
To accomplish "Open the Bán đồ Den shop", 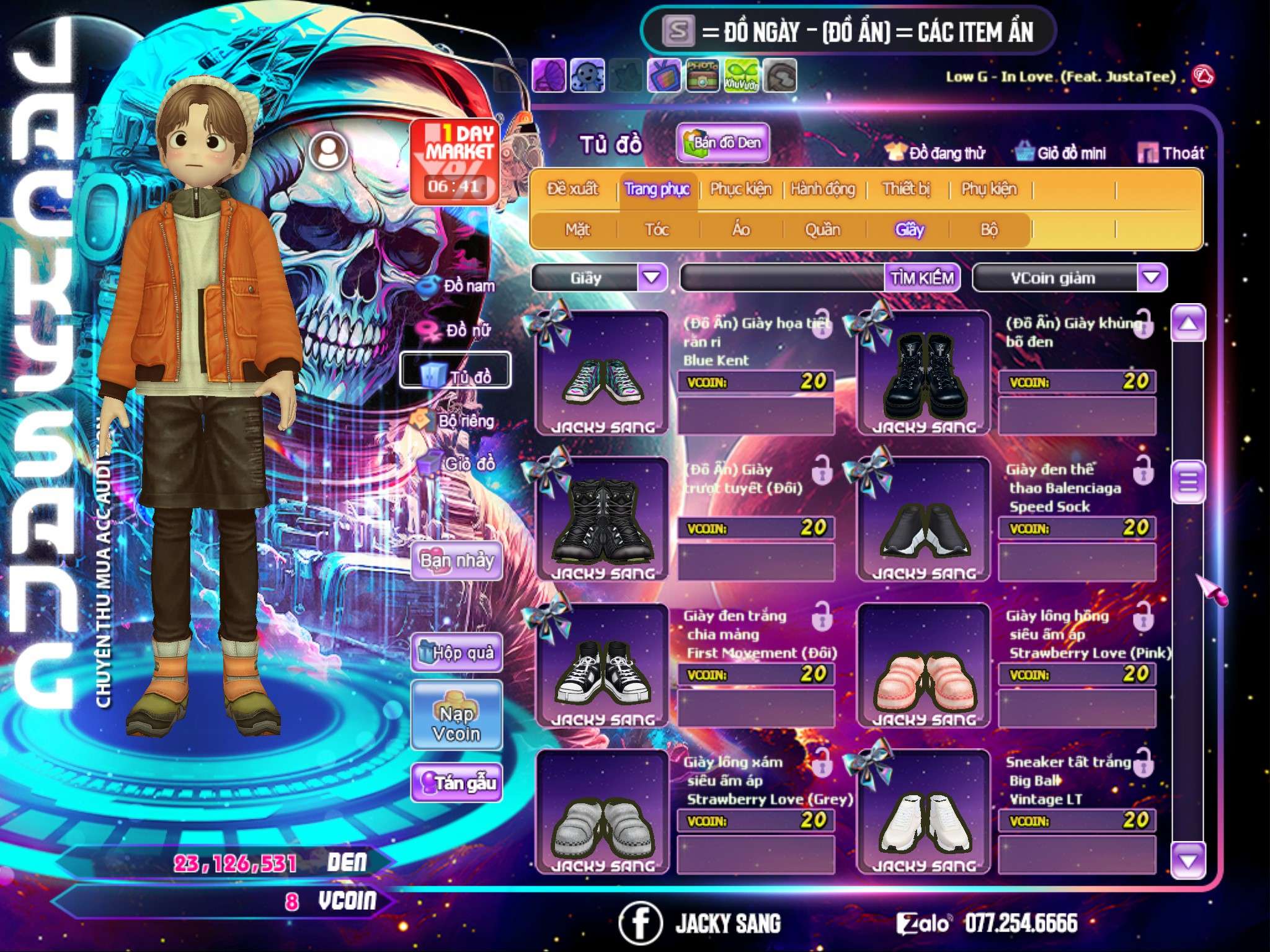I will 722,143.
